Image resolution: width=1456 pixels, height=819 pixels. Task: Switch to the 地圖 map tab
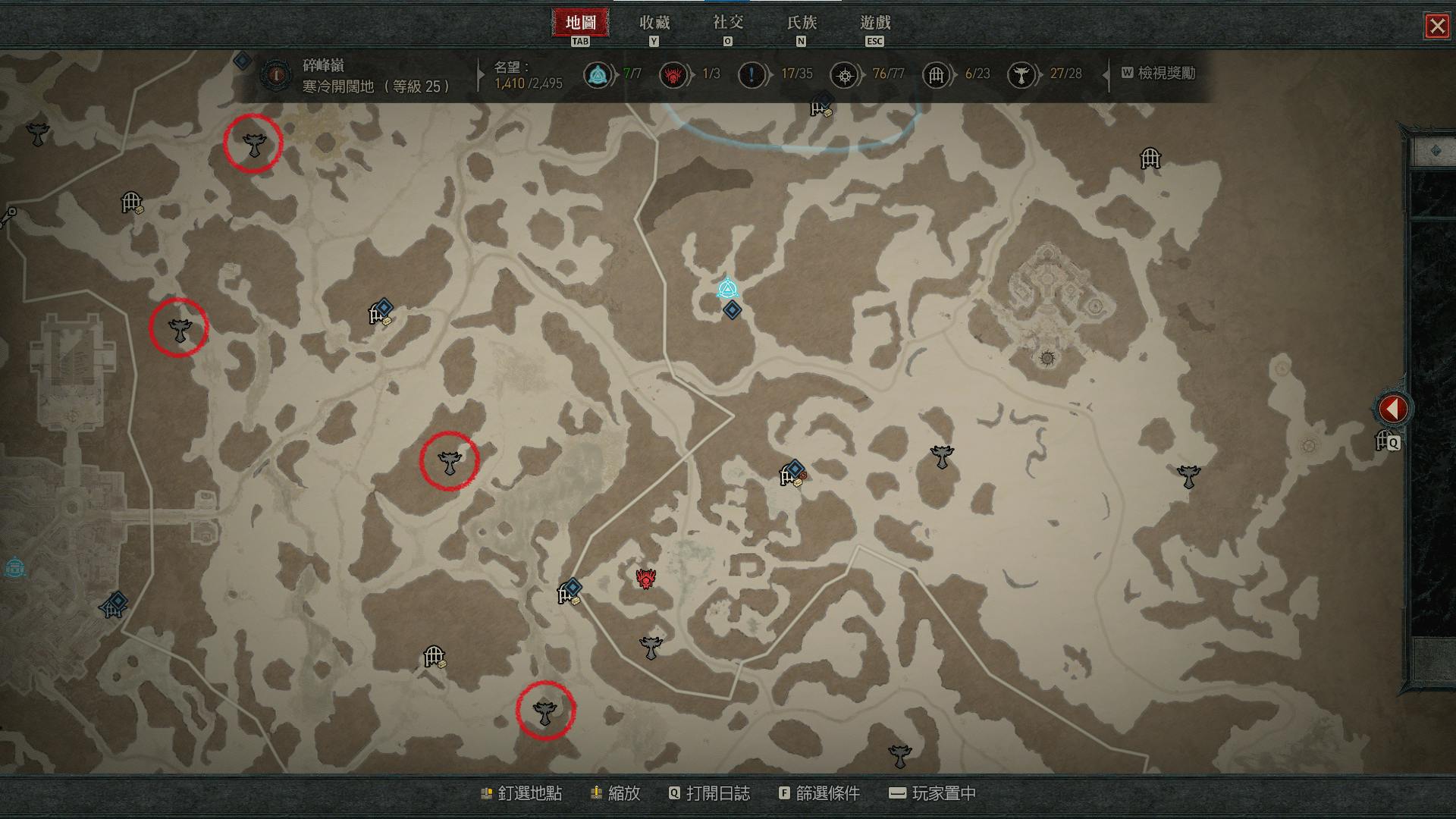click(x=580, y=24)
